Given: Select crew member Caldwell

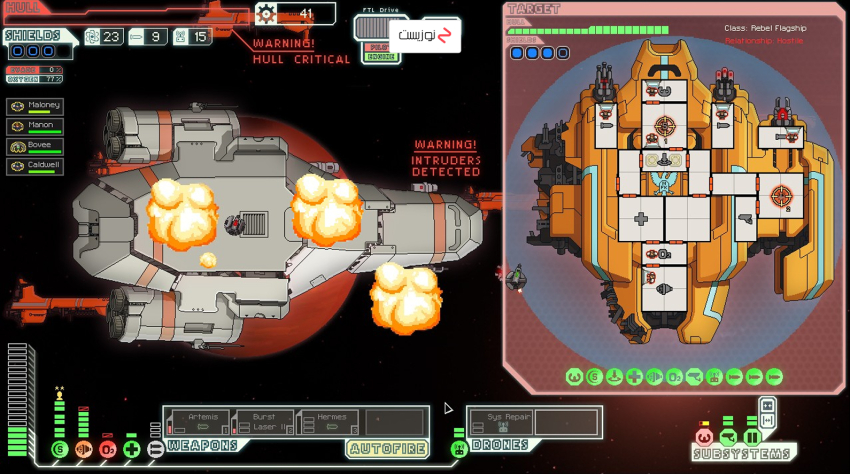Looking at the screenshot, I should coord(35,167).
